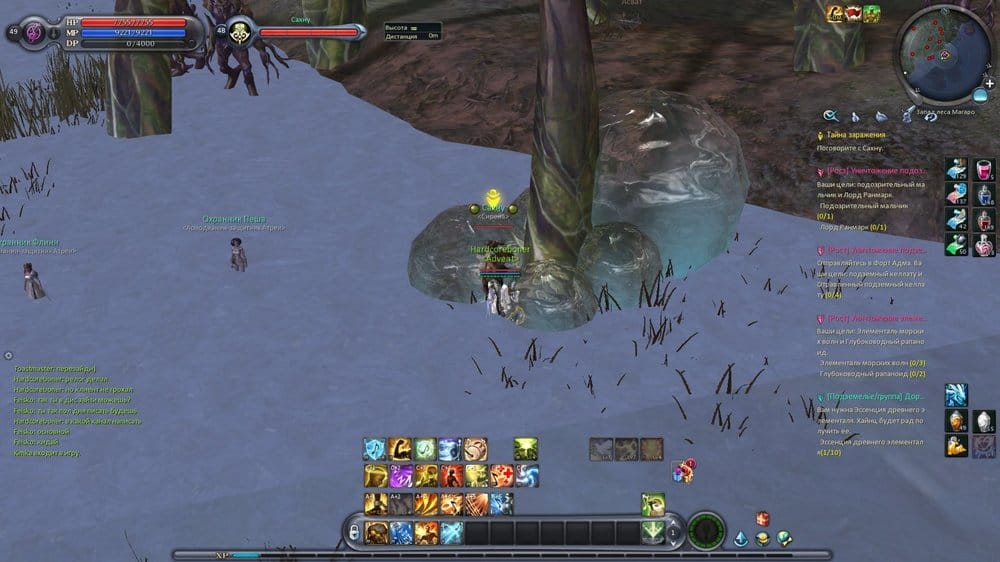Open the red gift box menu icon

click(762, 518)
